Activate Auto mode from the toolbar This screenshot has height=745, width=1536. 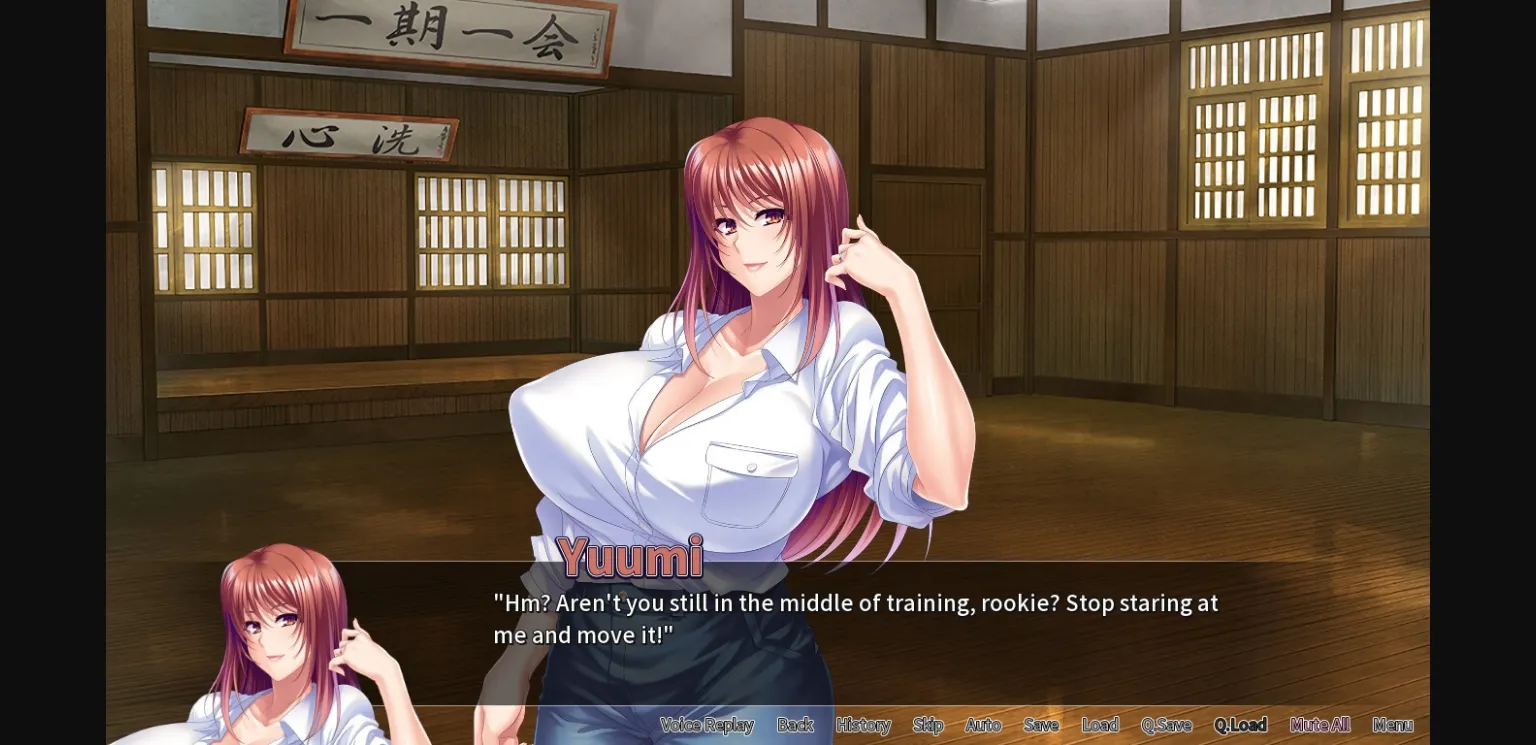pyautogui.click(x=983, y=725)
